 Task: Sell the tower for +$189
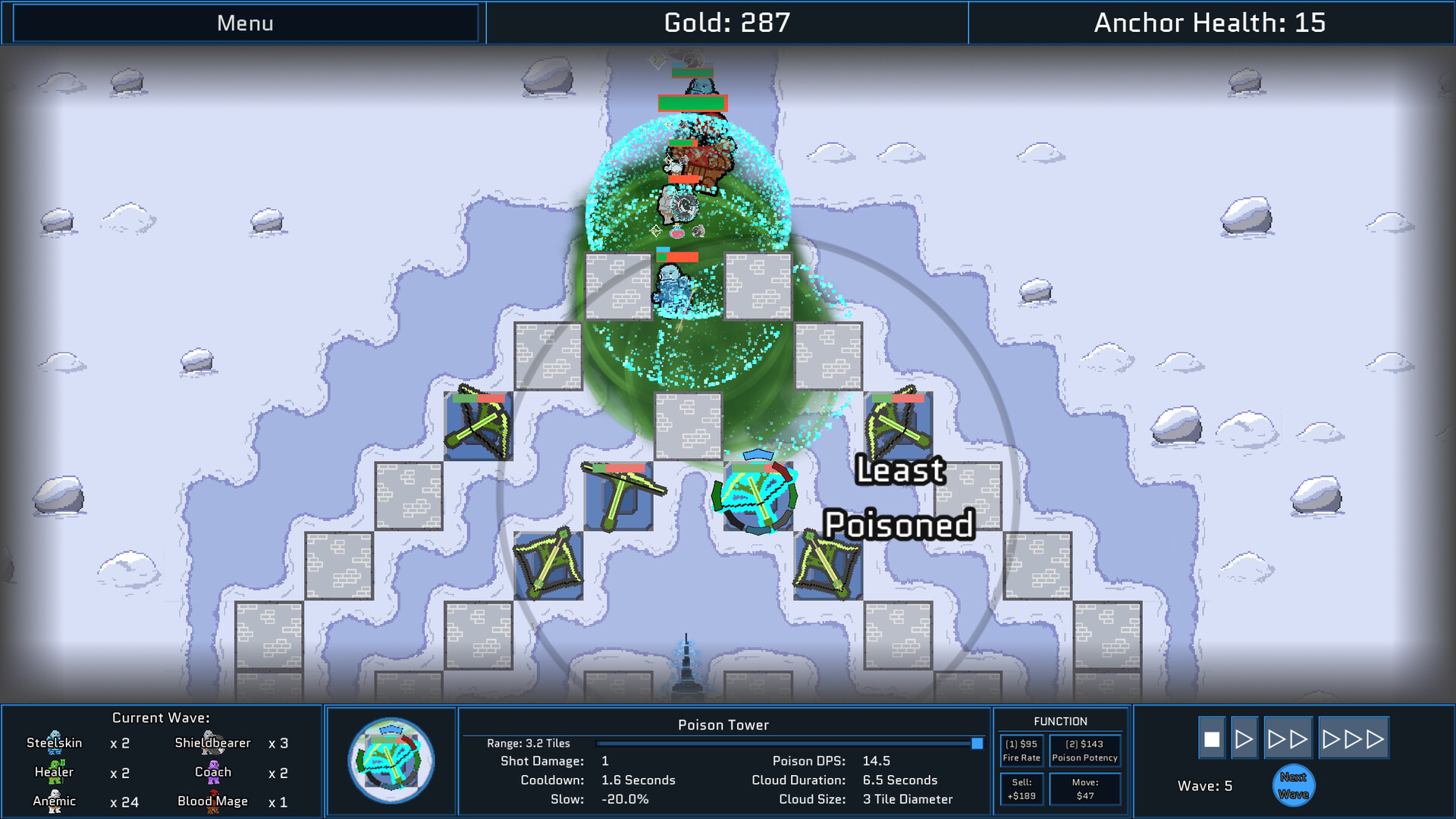click(x=1021, y=789)
